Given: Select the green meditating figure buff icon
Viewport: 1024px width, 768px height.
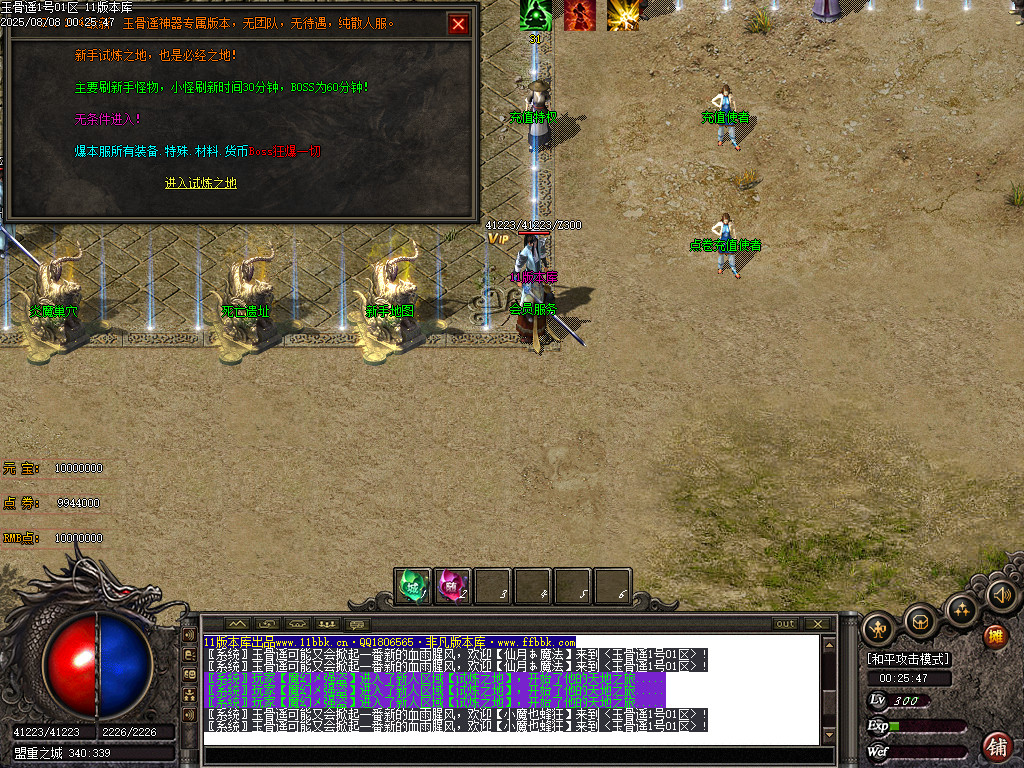Looking at the screenshot, I should [536, 15].
